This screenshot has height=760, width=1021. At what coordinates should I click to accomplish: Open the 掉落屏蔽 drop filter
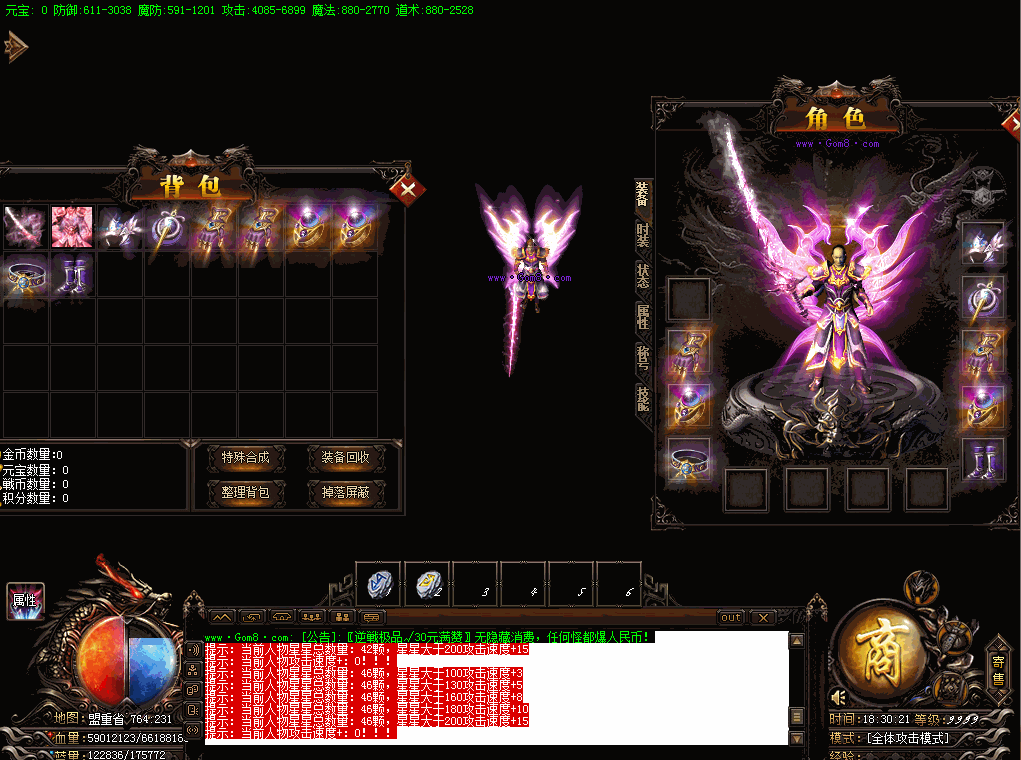[x=345, y=492]
